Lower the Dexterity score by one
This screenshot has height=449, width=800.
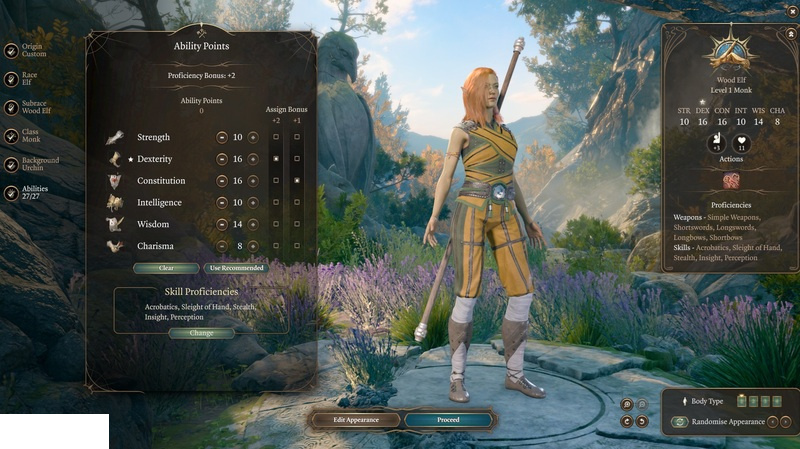[x=221, y=159]
